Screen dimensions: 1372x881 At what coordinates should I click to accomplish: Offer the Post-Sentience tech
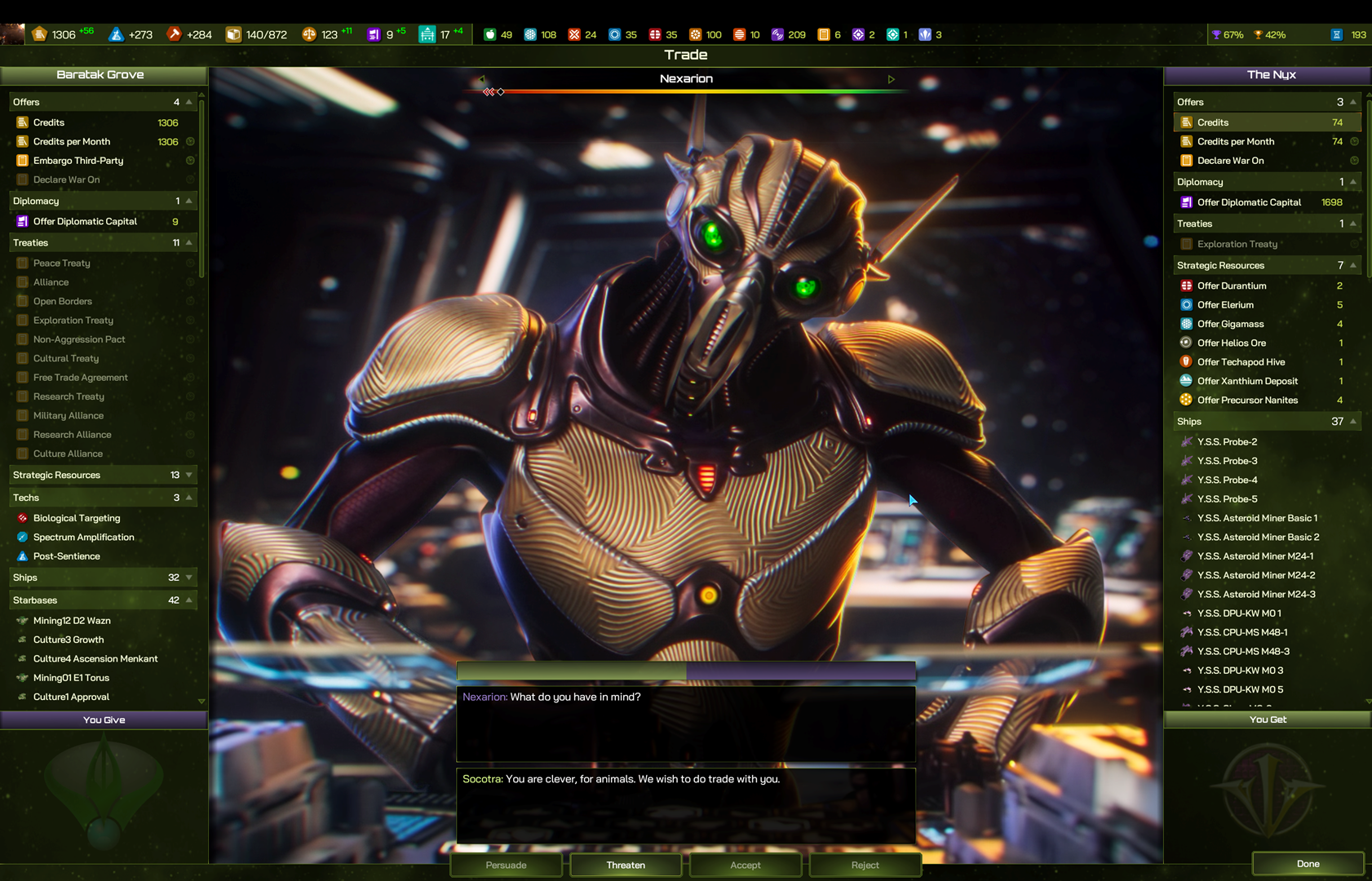[x=67, y=556]
